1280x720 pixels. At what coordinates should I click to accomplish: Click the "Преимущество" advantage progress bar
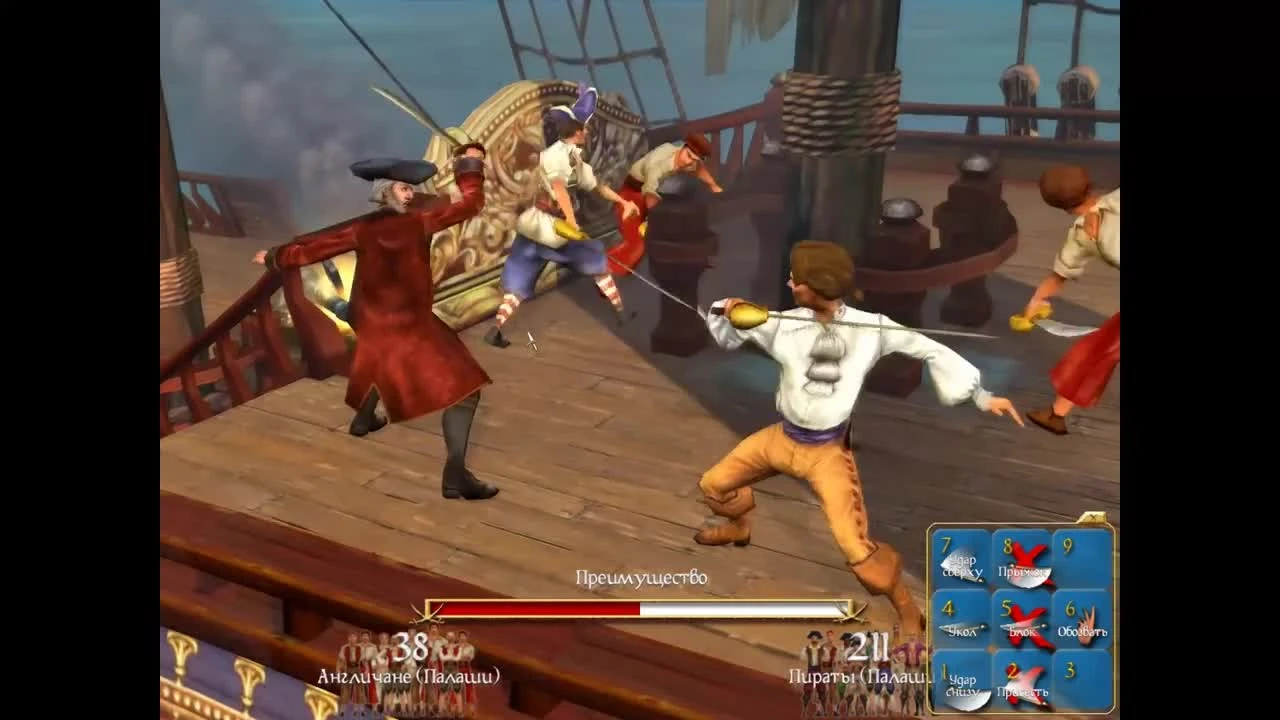coord(640,608)
